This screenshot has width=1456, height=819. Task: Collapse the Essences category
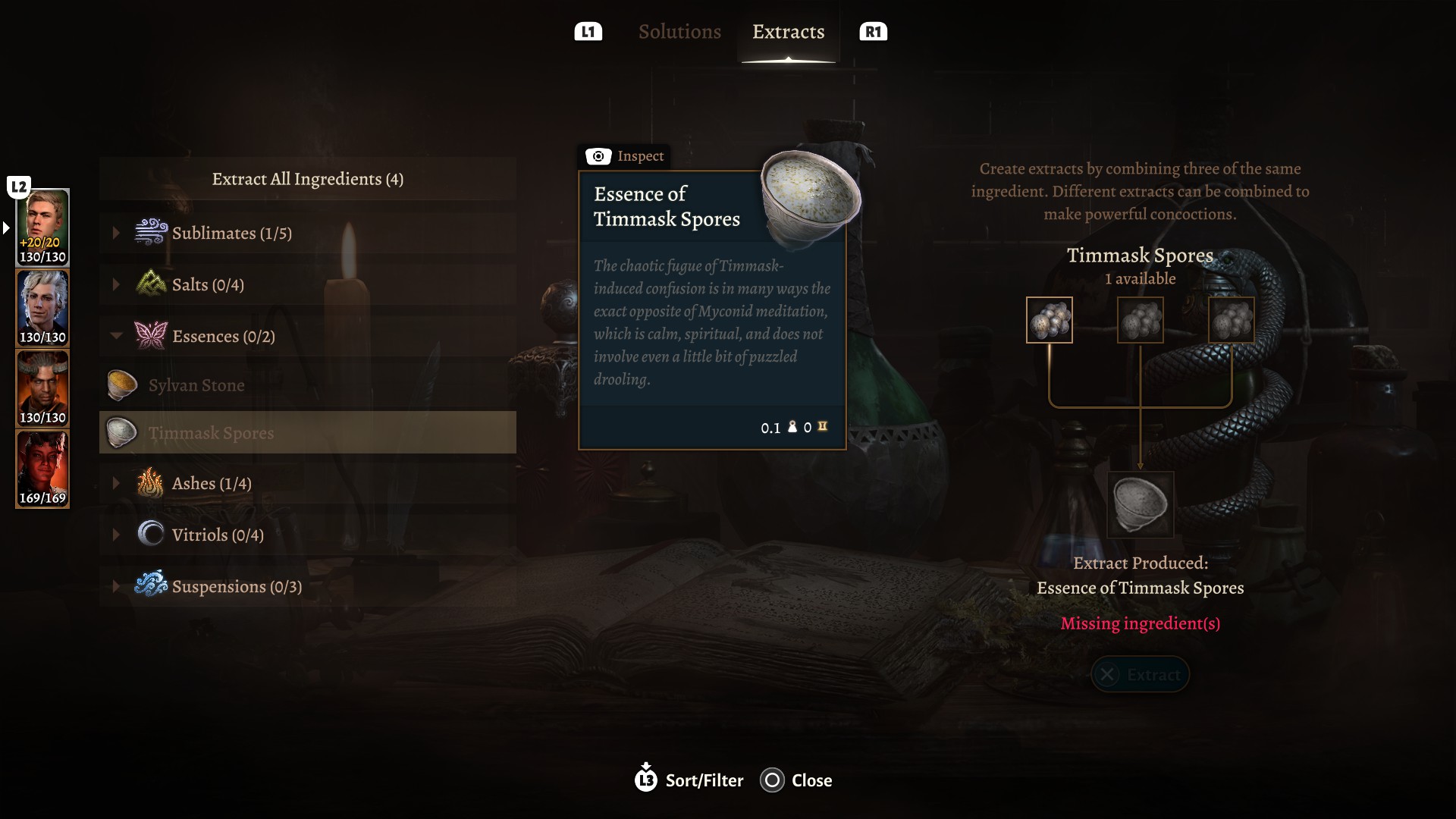pyautogui.click(x=223, y=336)
